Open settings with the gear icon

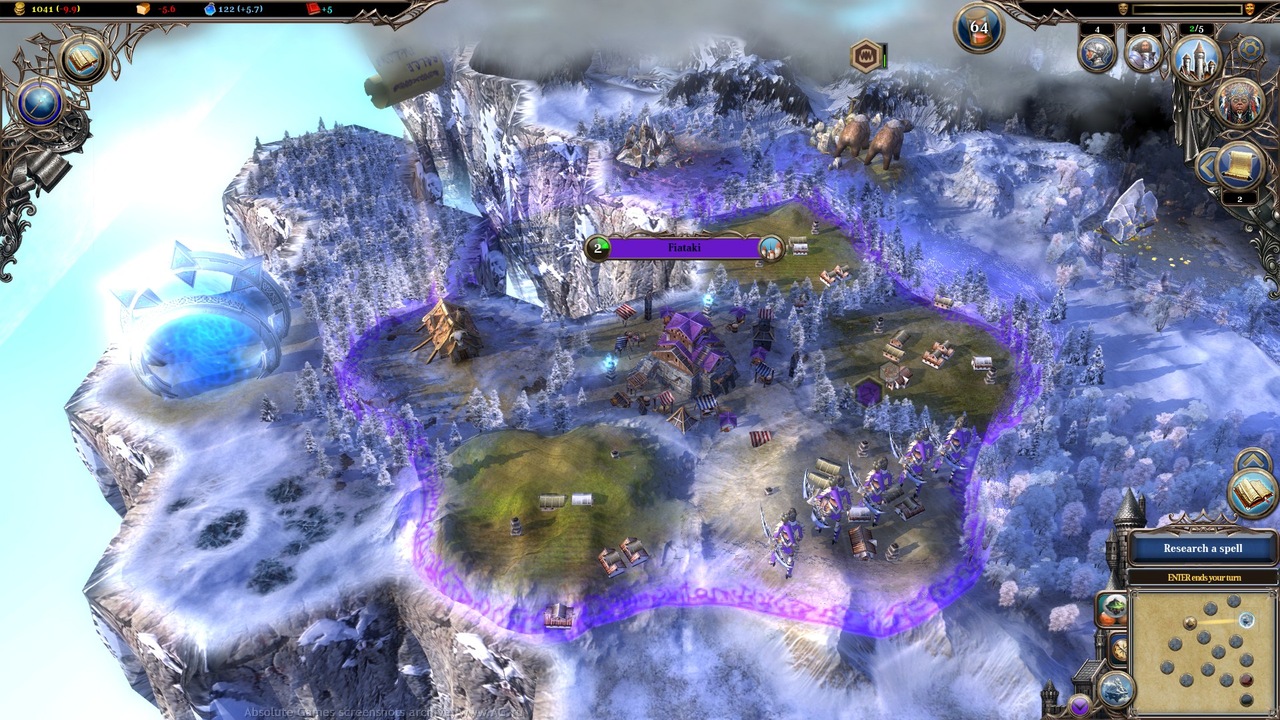[x=1250, y=47]
